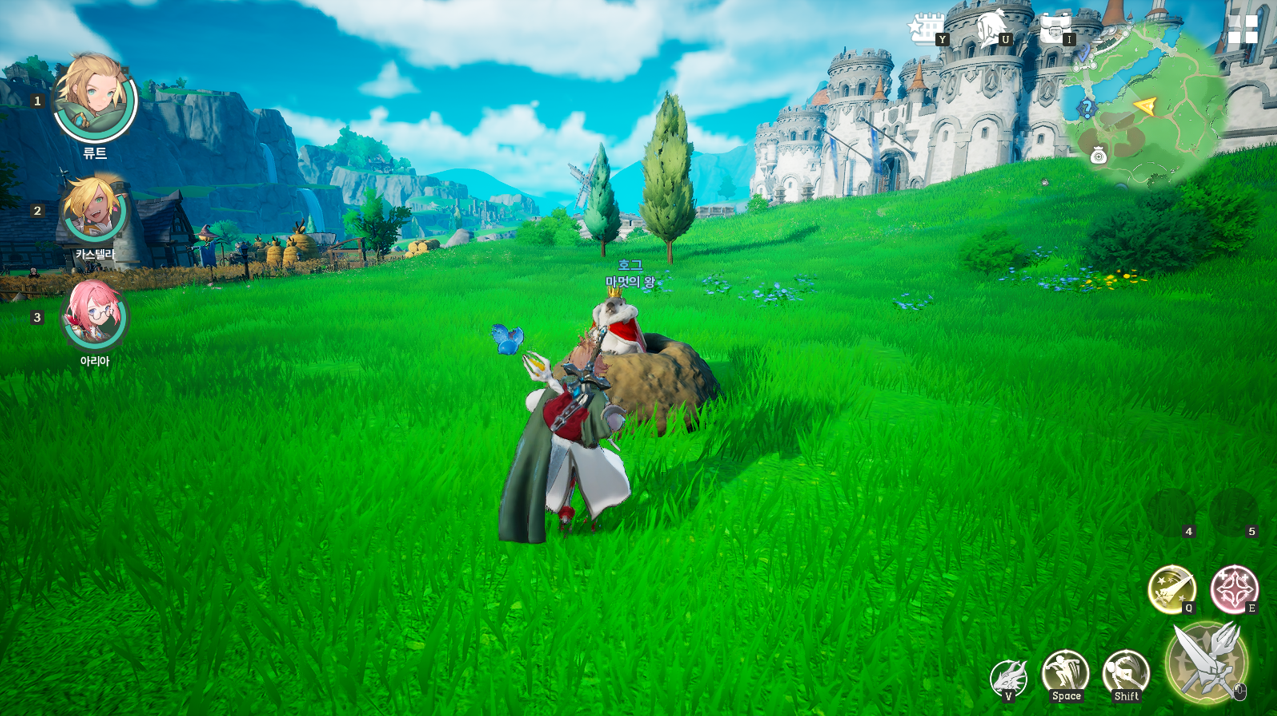1277x716 pixels.
Task: Use the crossed sword and staff attack
Action: pos(1207,661)
